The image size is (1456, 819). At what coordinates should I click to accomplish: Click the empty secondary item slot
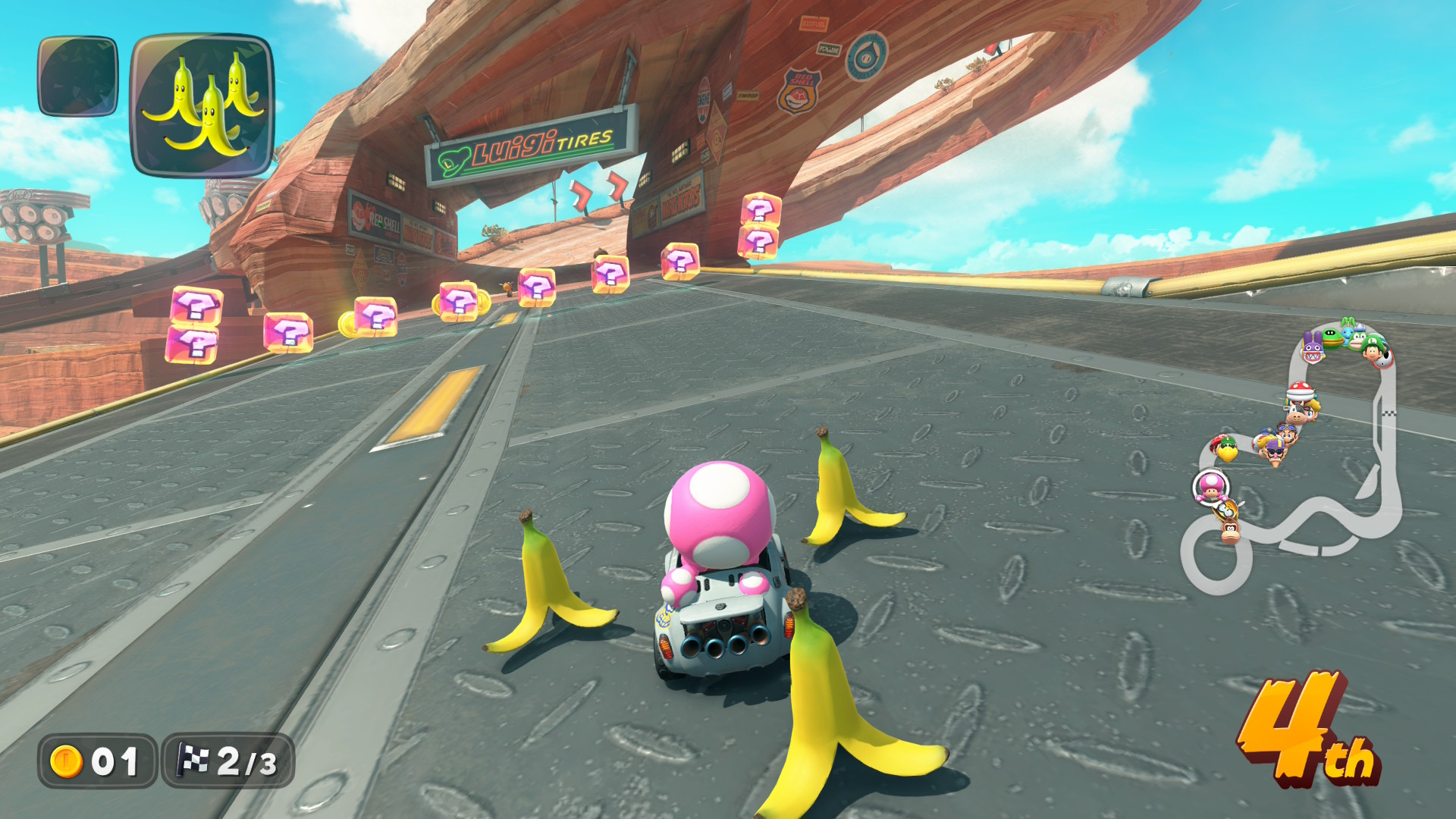pos(78,77)
